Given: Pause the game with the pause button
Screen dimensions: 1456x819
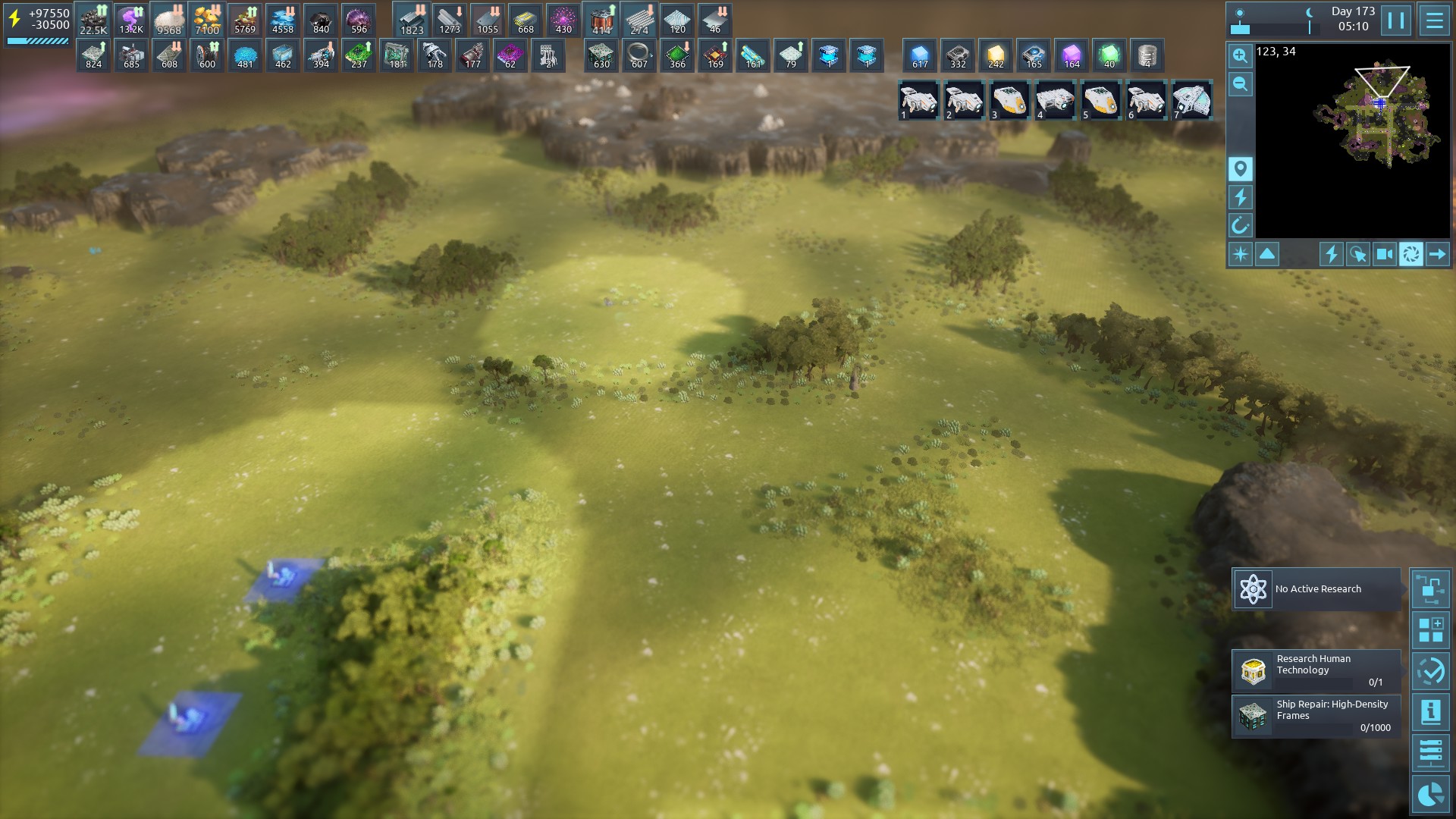Looking at the screenshot, I should coord(1395,20).
